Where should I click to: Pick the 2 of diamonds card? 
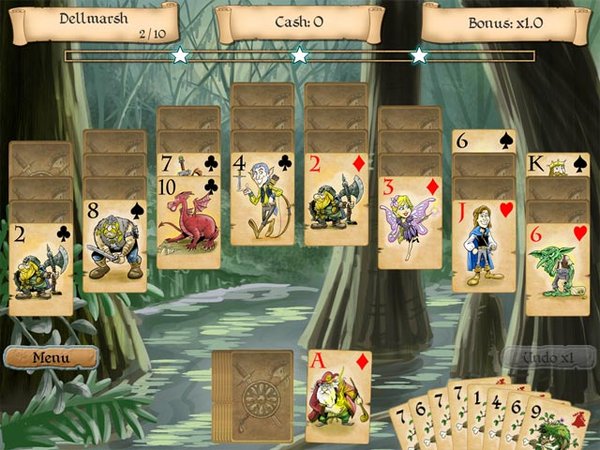coord(336,197)
